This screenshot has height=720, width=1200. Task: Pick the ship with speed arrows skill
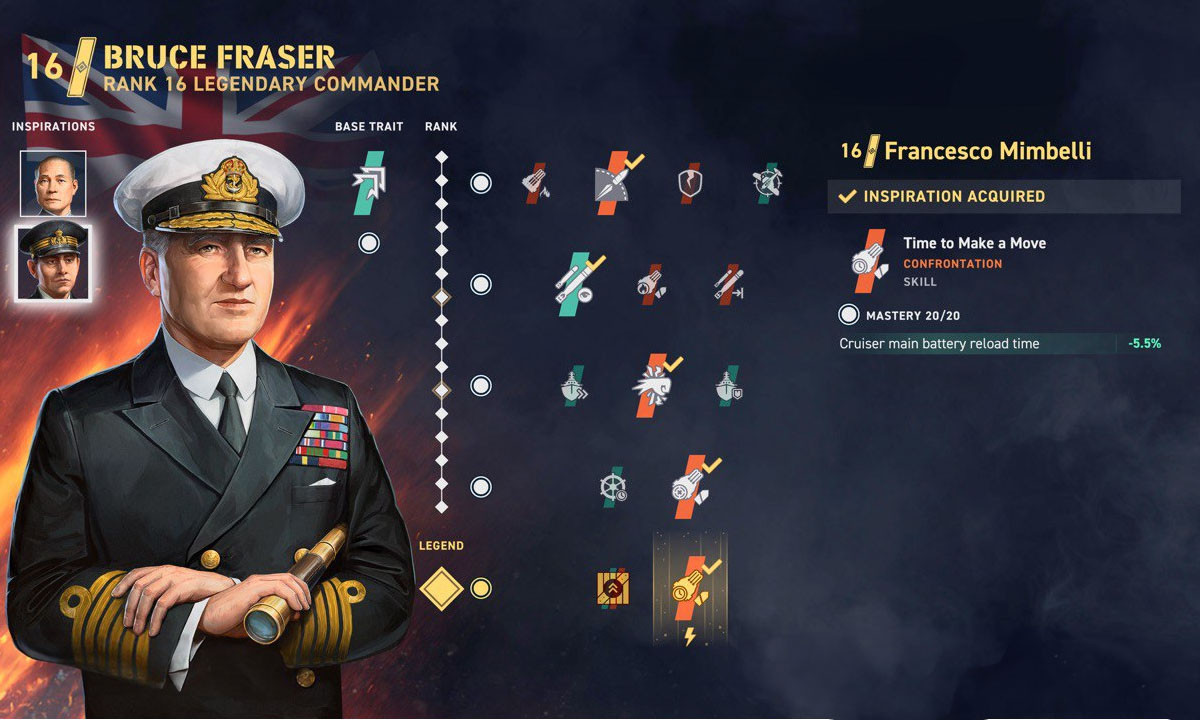click(575, 385)
